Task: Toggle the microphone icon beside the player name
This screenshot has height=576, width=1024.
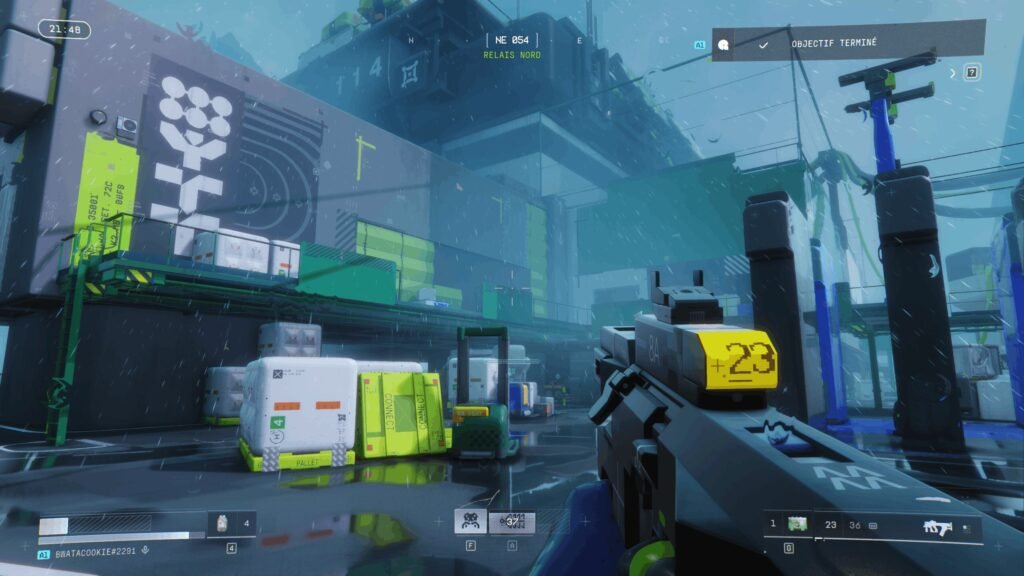Action: point(146,552)
